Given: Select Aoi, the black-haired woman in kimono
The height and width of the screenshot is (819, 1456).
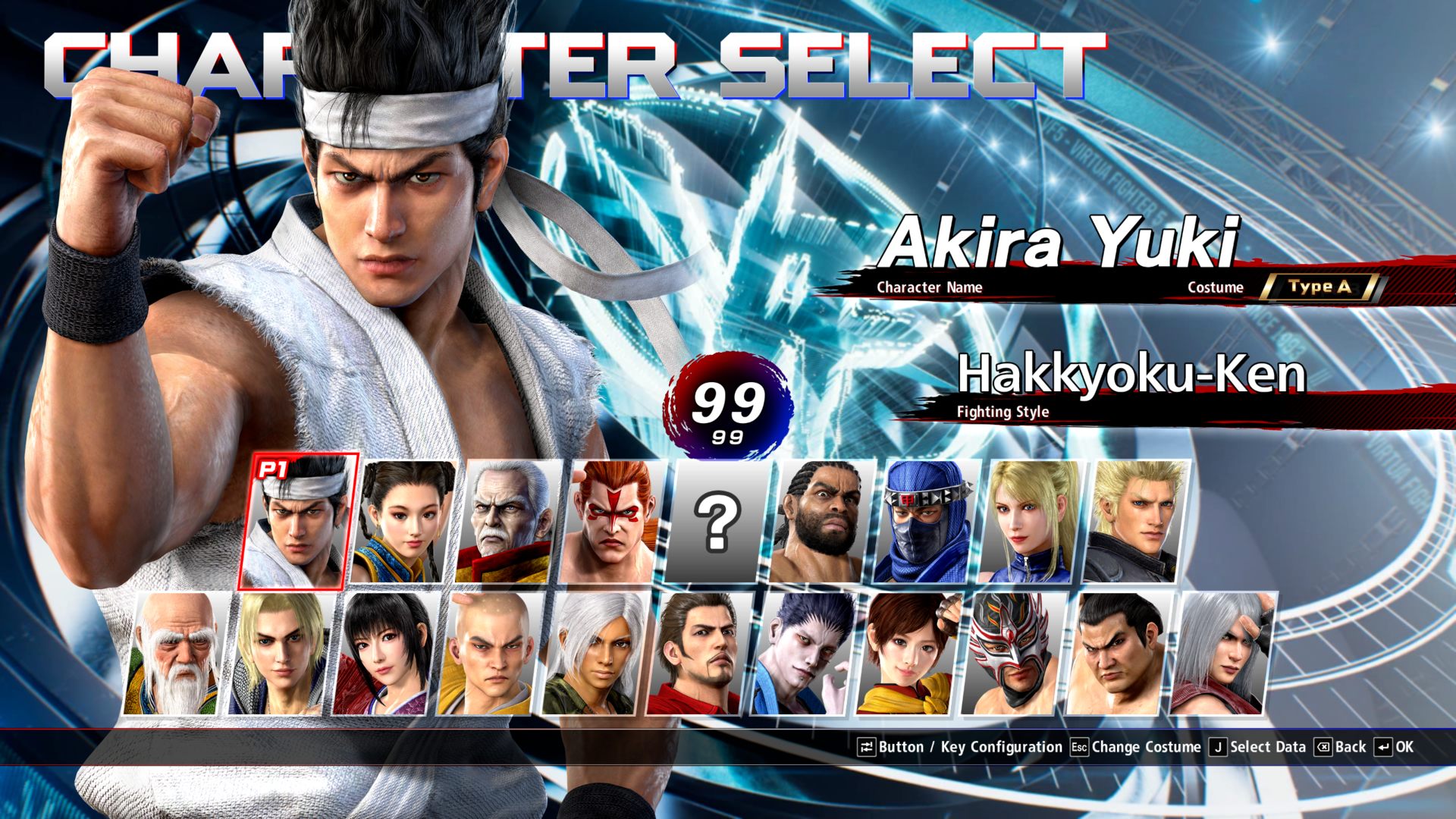Looking at the screenshot, I should [x=385, y=654].
